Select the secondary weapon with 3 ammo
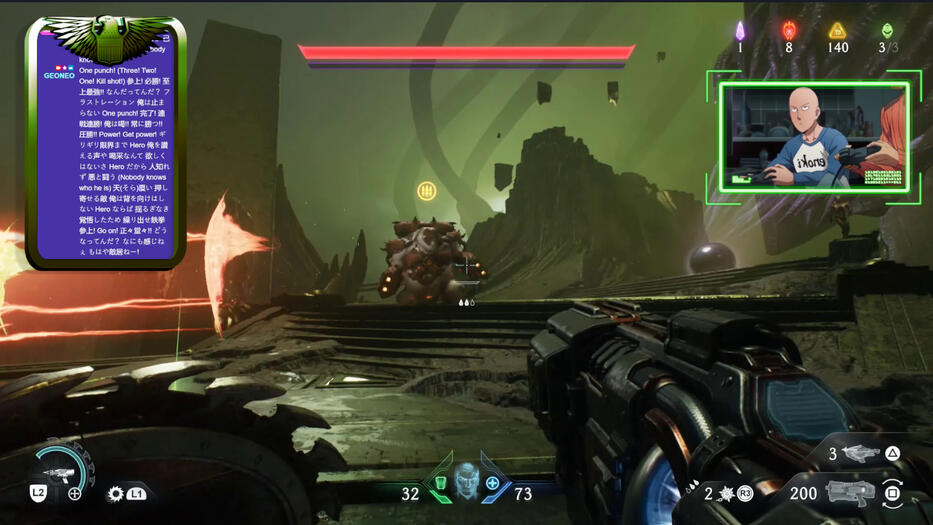The height and width of the screenshot is (525, 933). [861, 455]
